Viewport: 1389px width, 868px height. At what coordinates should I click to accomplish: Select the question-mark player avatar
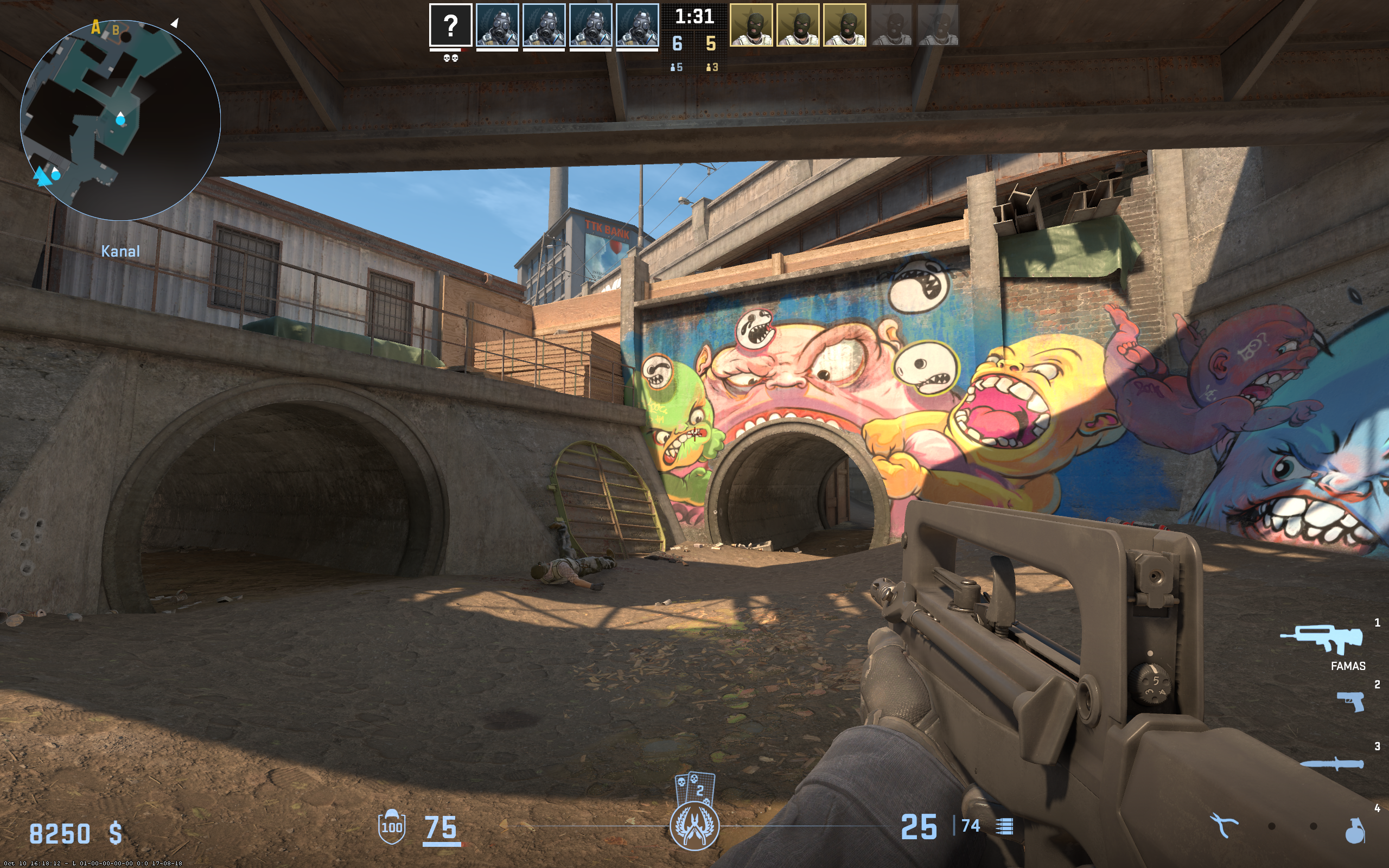(x=450, y=25)
